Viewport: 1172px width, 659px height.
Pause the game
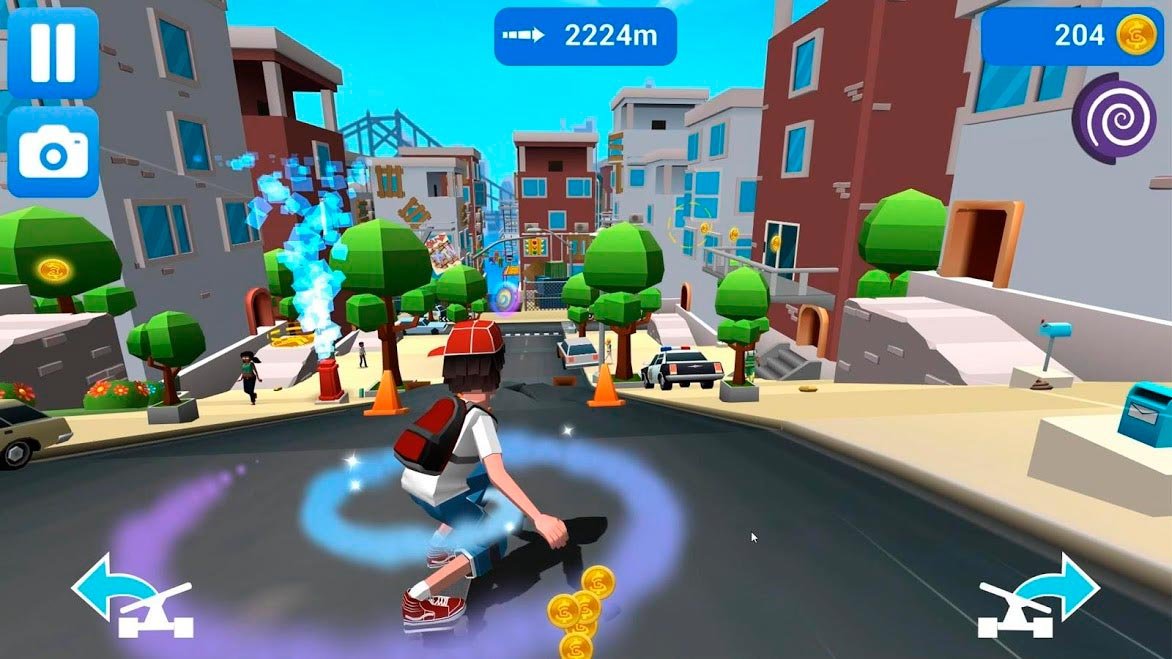[52, 51]
